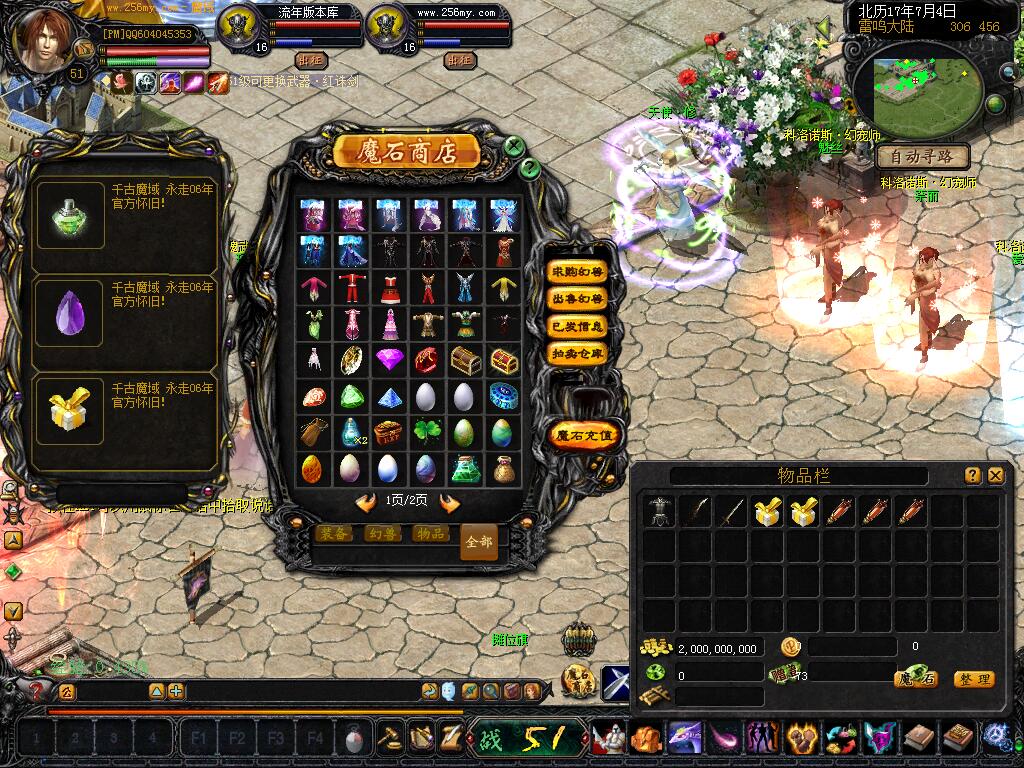Viewport: 1024px width, 768px height.
Task: Select the purple teardrop gem offer
Action: pos(70,313)
